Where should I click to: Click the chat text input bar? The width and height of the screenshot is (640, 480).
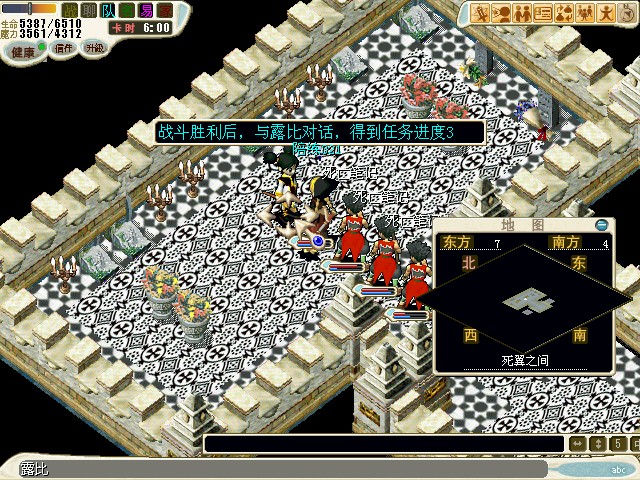pos(382,444)
